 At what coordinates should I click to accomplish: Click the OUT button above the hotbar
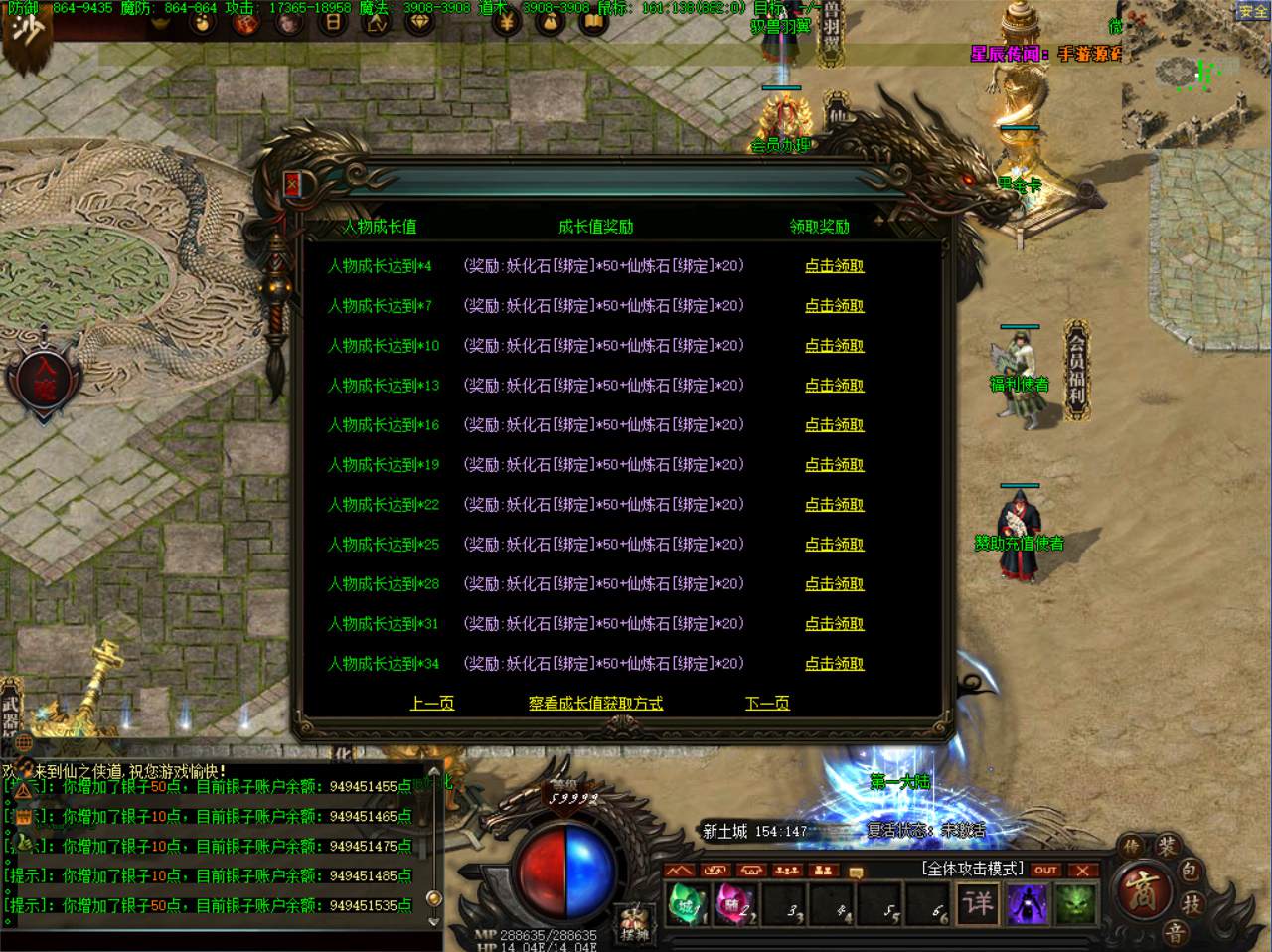tap(1045, 871)
